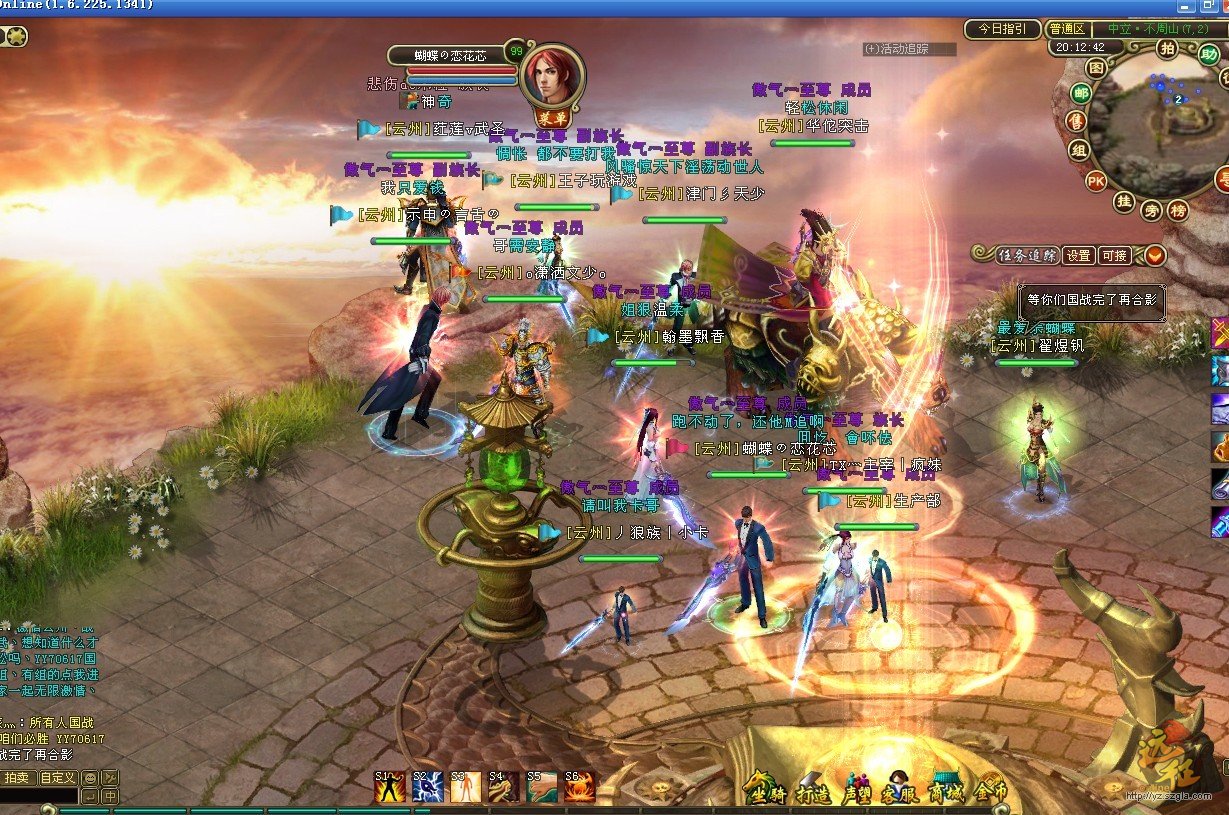Open the 打造 crafting menu
This screenshot has width=1229, height=815.
(813, 789)
